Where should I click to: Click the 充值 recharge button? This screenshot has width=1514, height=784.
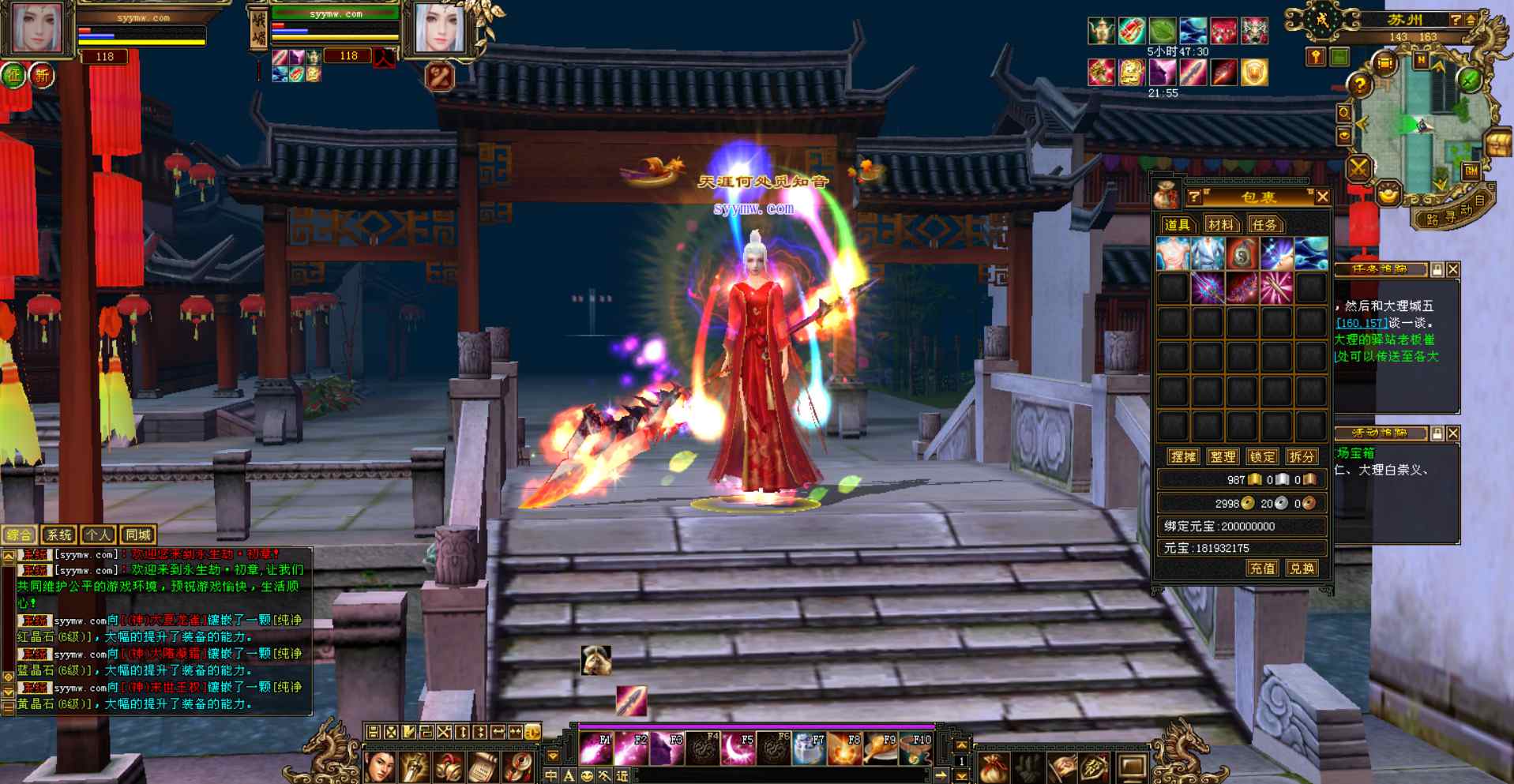(x=1261, y=568)
